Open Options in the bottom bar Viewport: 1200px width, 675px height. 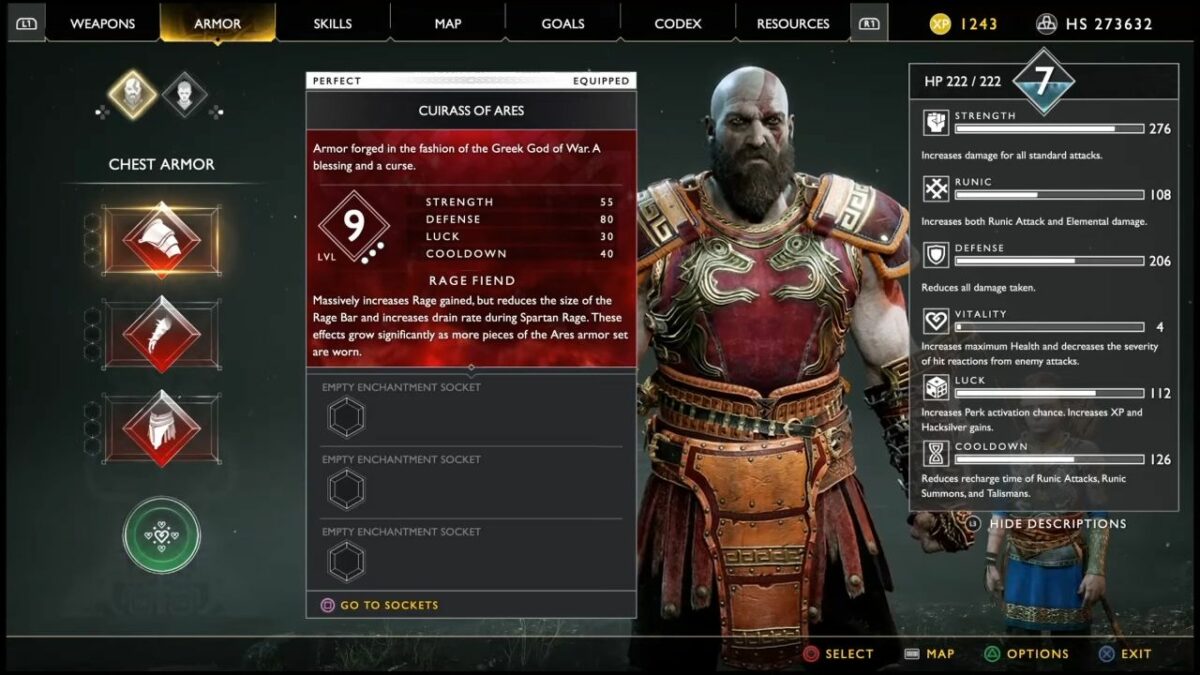click(x=1037, y=654)
